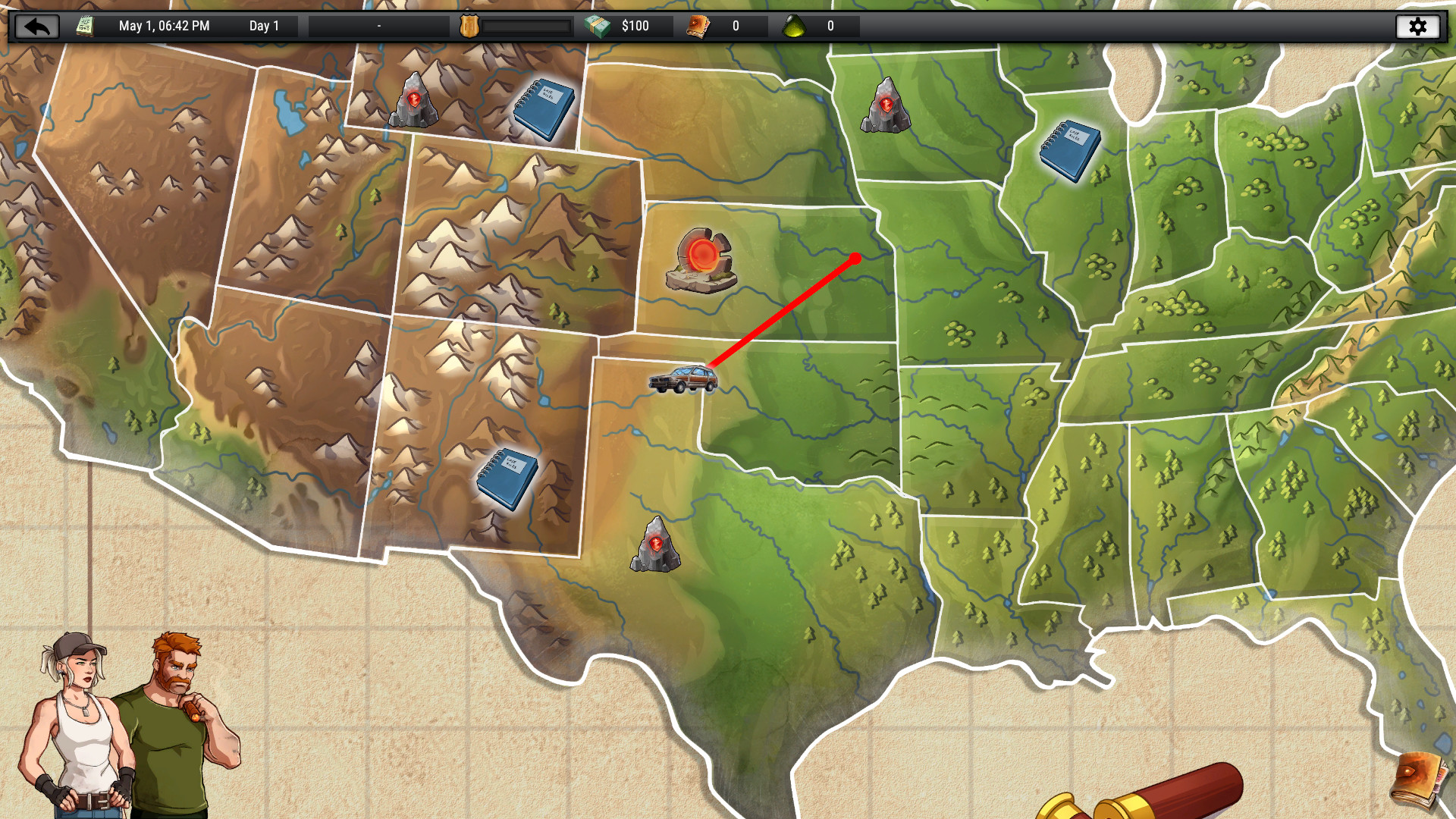Click the gem rock marker in Minnesota
1456x819 pixels.
pos(886,106)
